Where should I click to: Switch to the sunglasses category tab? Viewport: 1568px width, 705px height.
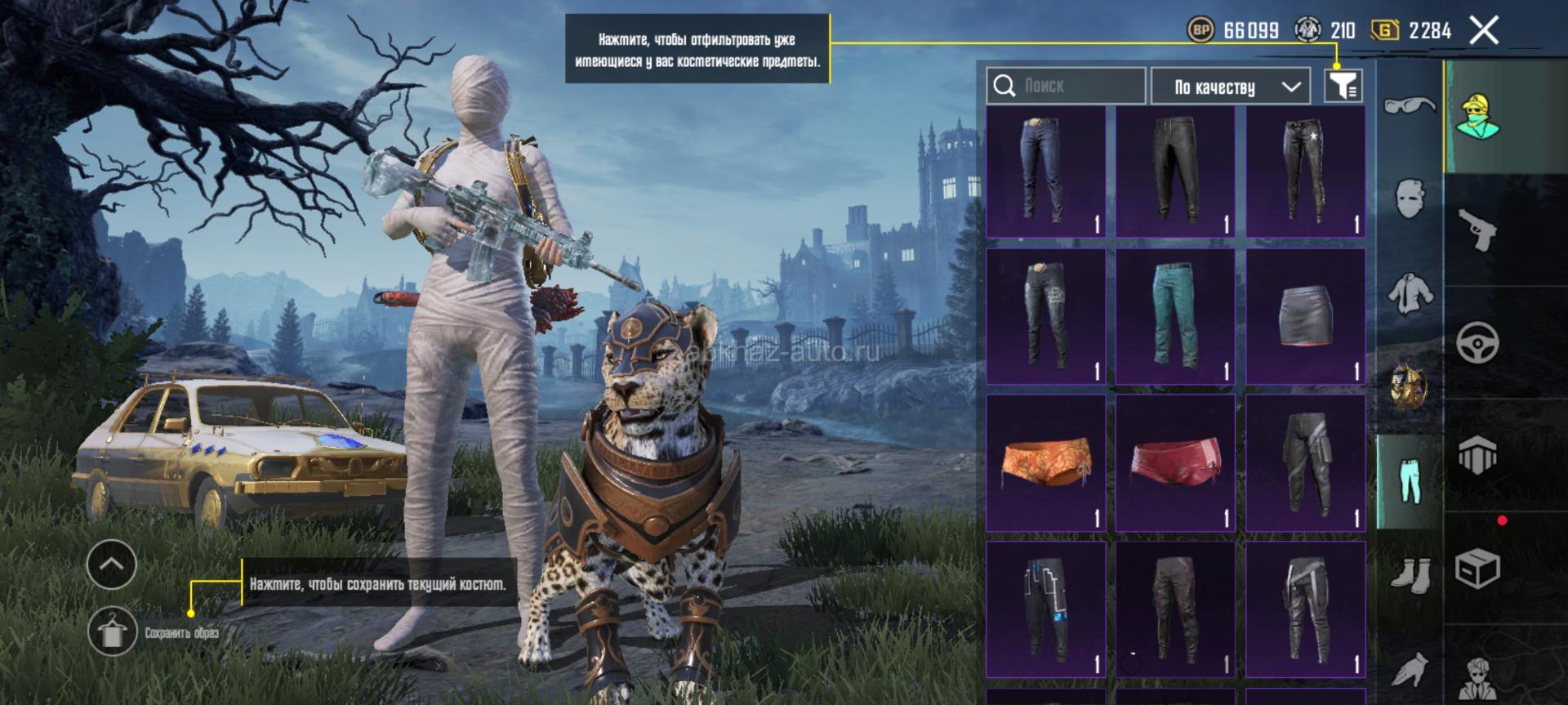click(x=1410, y=105)
